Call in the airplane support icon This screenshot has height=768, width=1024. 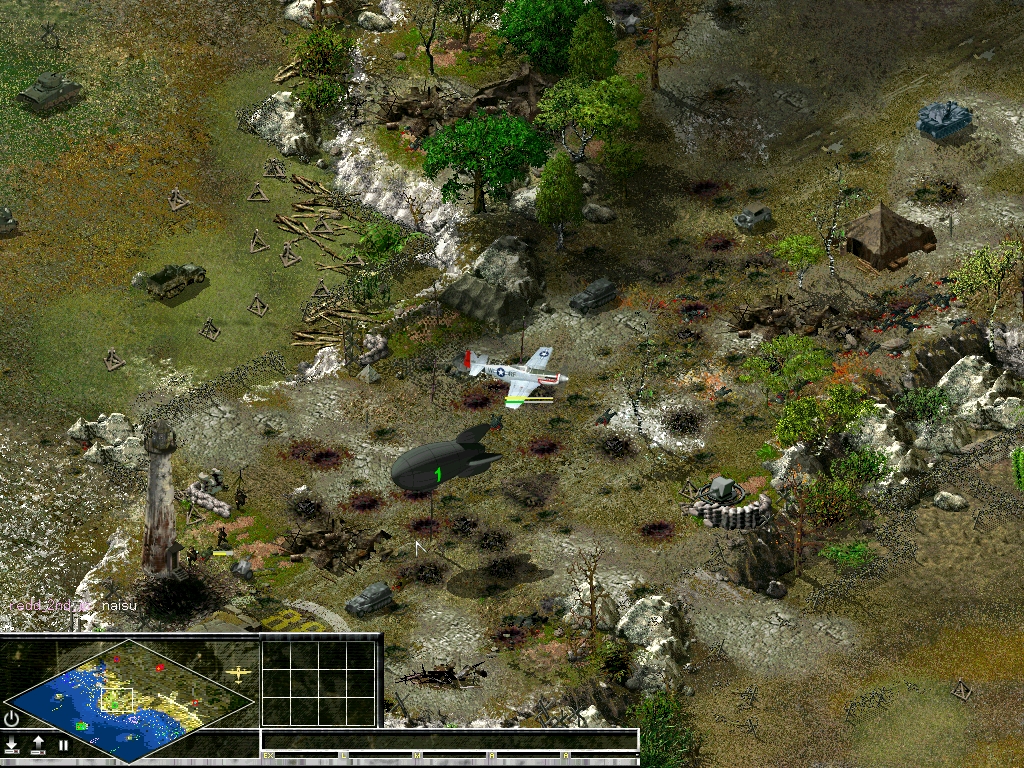tap(238, 675)
